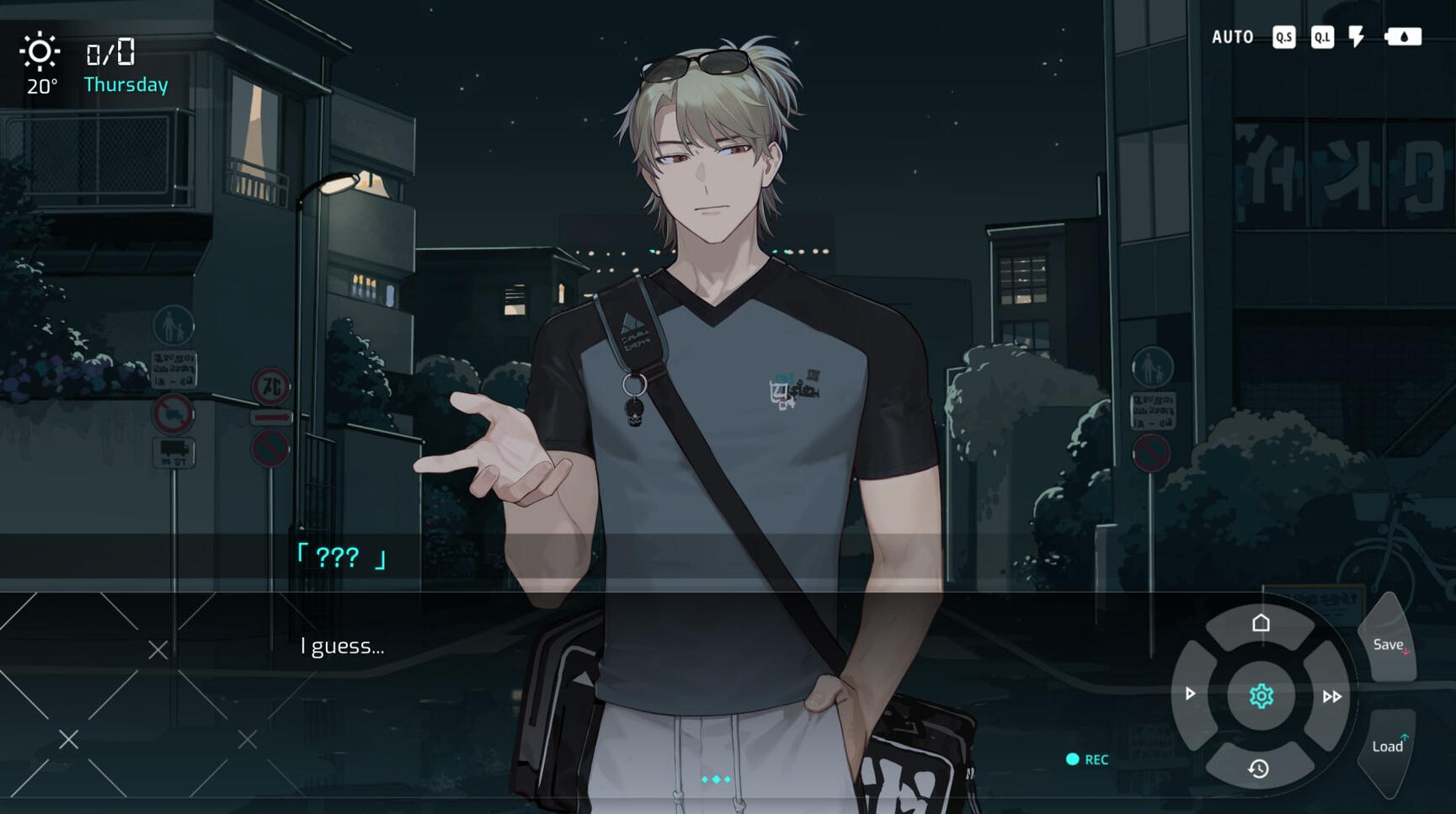
Task: Return home via the house button
Action: click(1261, 624)
